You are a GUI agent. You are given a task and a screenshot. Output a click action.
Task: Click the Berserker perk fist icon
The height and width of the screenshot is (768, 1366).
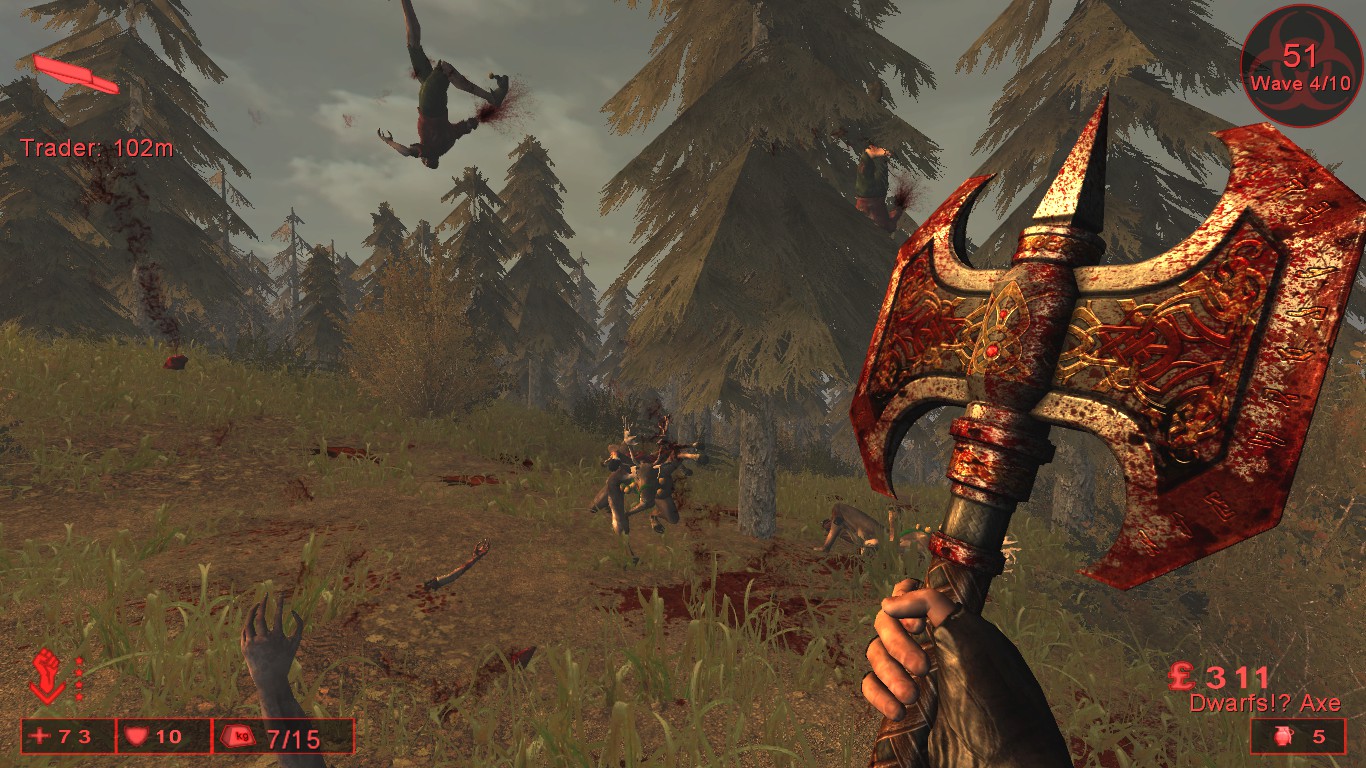pos(47,674)
